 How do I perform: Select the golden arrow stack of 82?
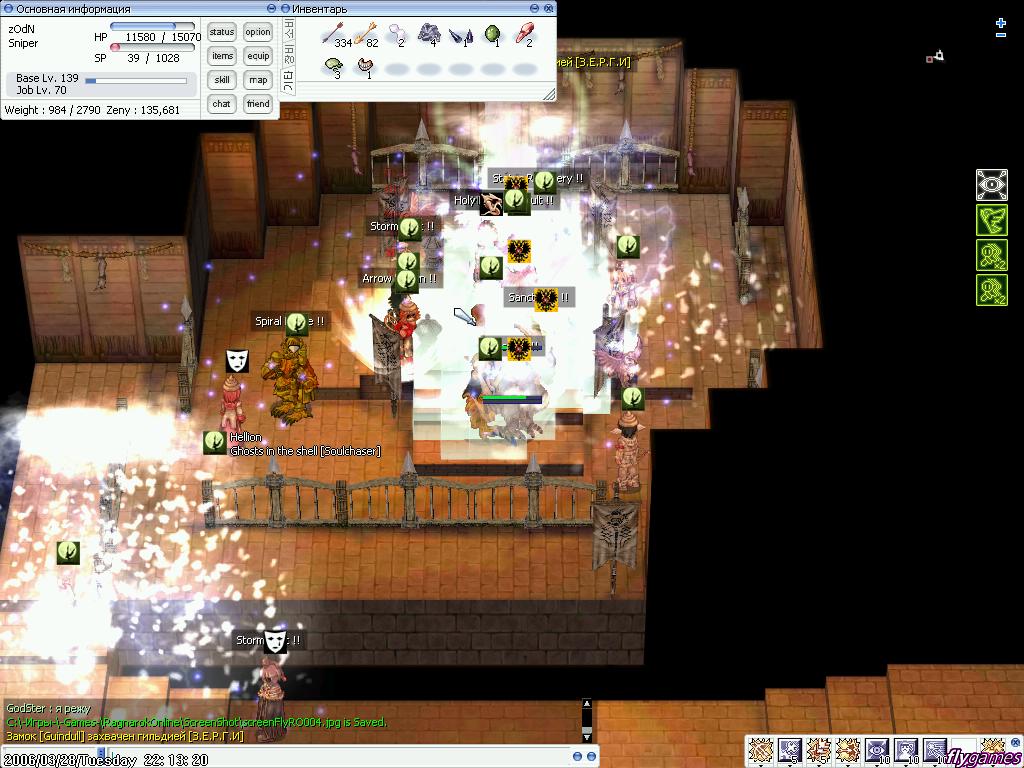click(365, 36)
